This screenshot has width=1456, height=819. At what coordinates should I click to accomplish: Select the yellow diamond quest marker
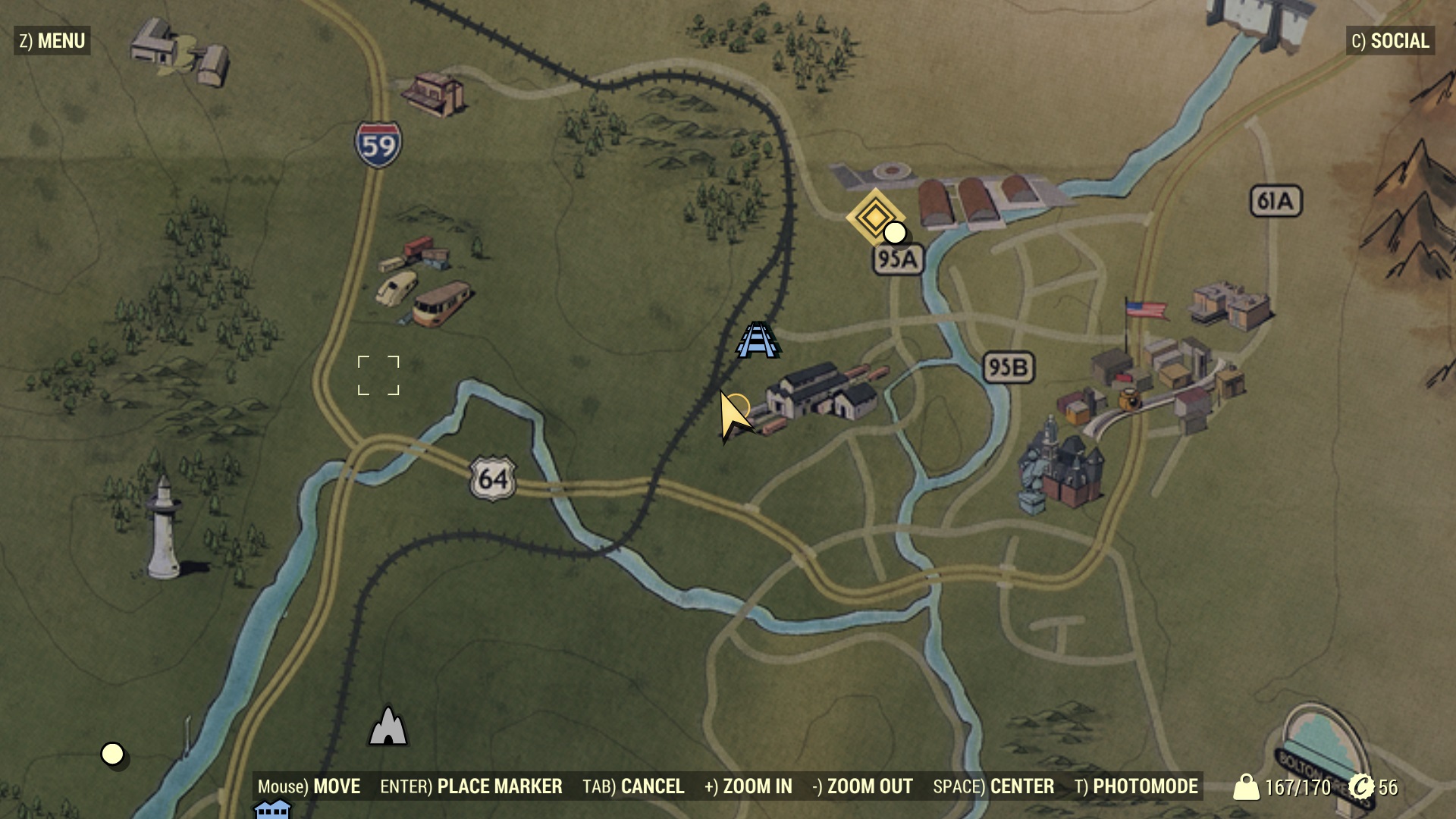[874, 217]
